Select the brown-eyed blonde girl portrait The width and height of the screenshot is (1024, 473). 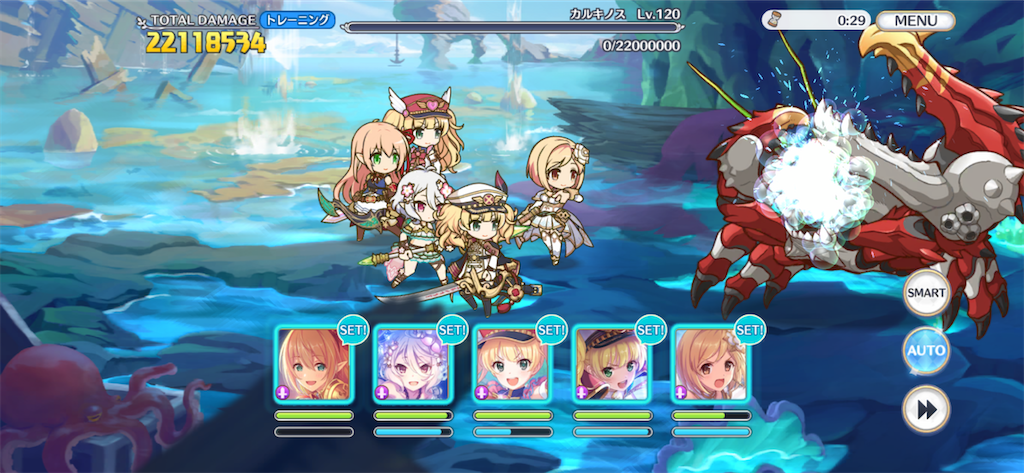coord(710,364)
